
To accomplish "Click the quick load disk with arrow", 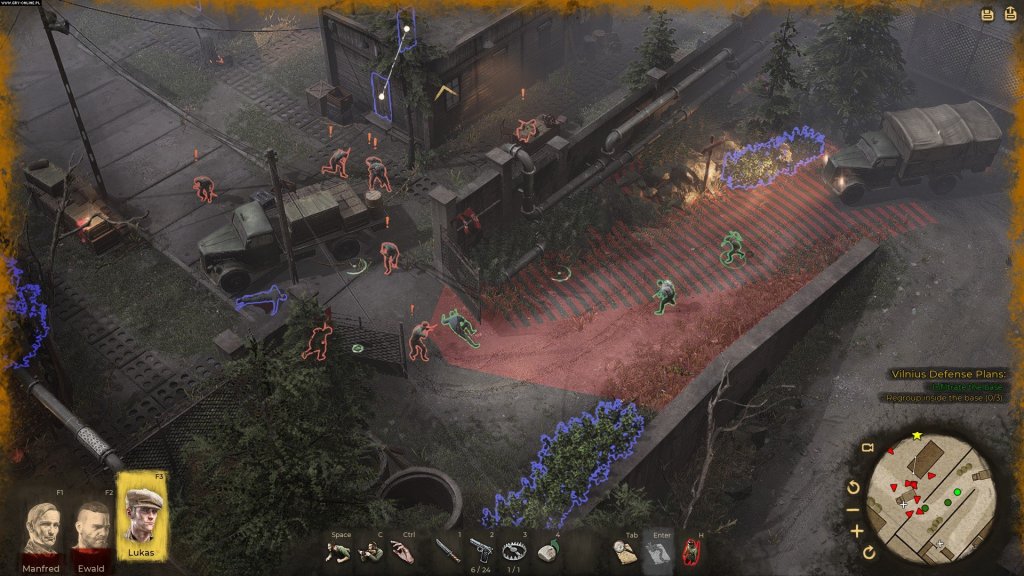I will coord(1008,14).
